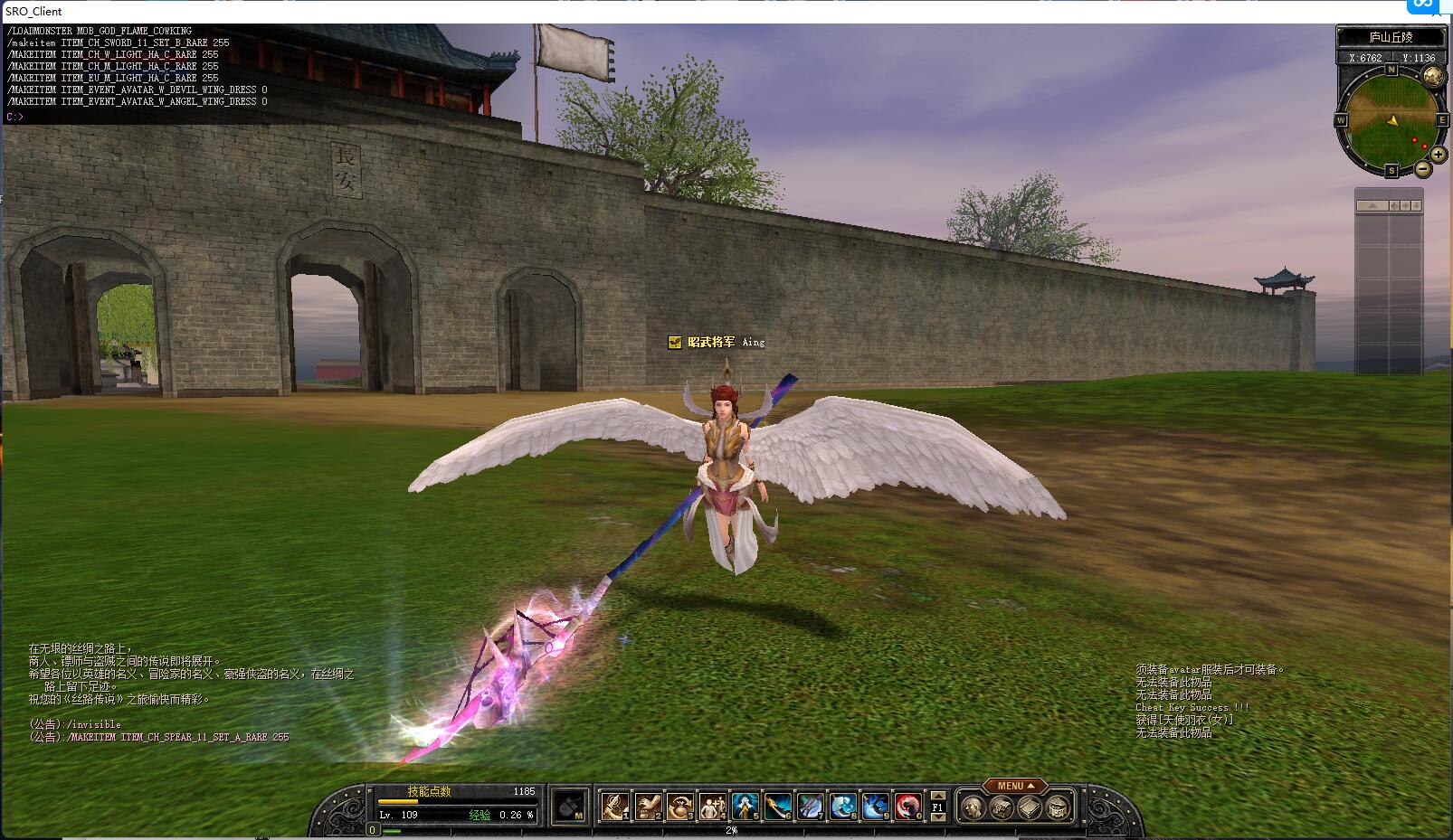Zoom out the minimap with minus button

click(1423, 169)
